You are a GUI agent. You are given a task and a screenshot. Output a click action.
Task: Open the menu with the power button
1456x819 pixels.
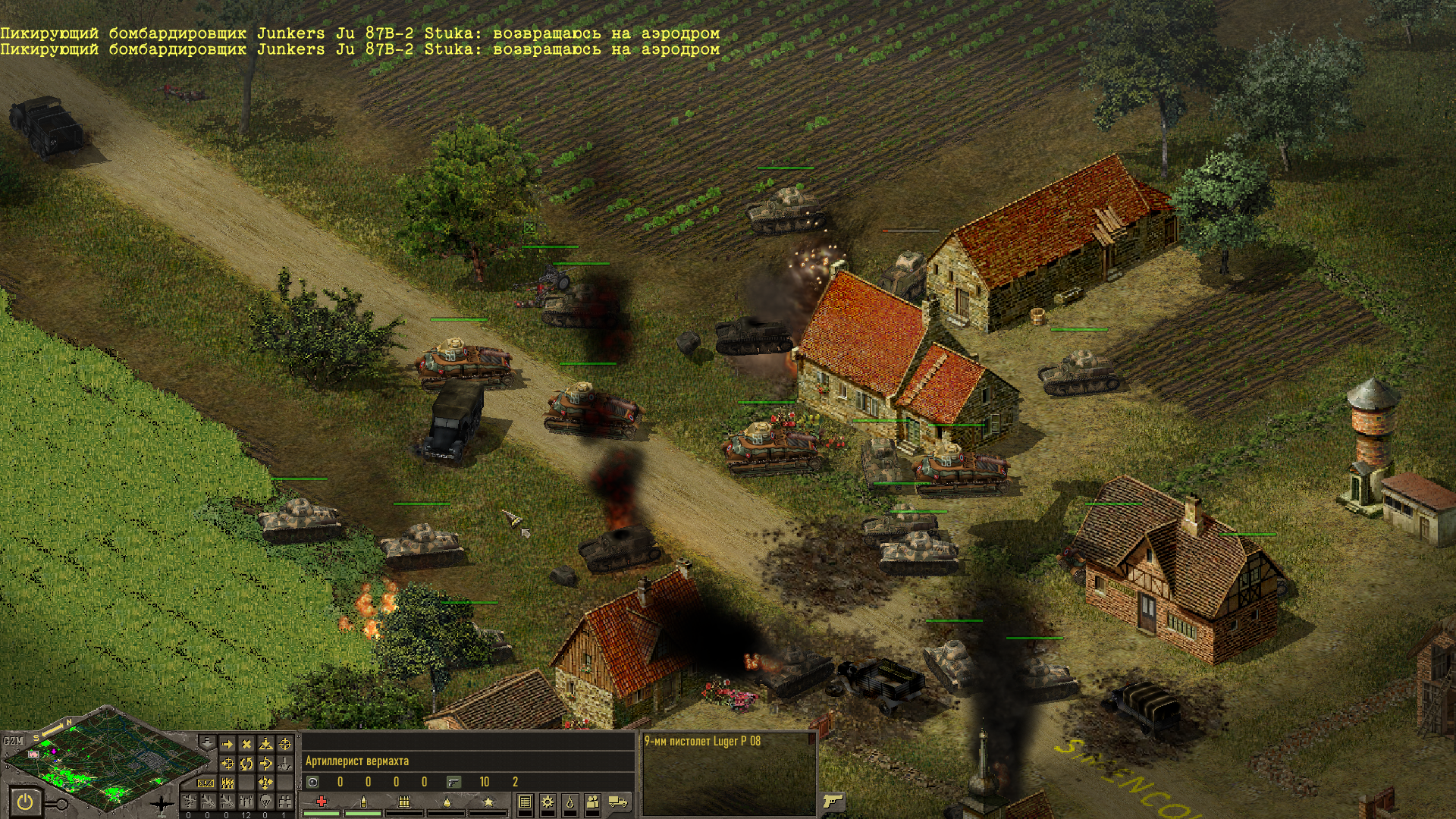pos(25,802)
